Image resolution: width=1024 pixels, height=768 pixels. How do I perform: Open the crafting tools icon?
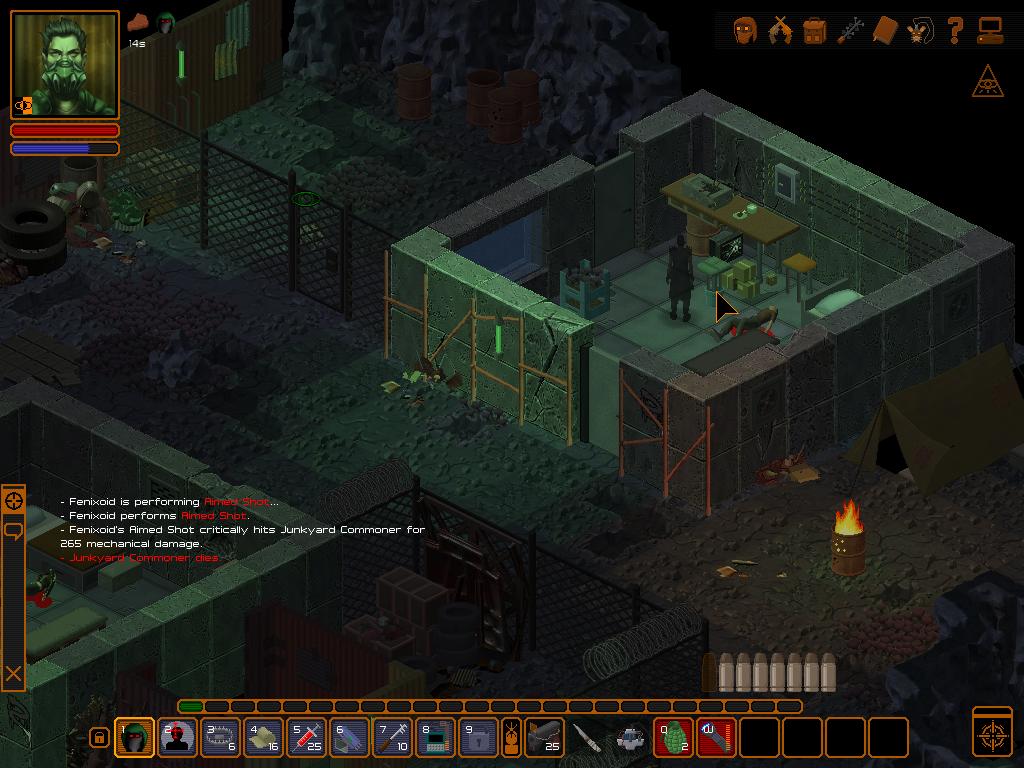point(850,30)
